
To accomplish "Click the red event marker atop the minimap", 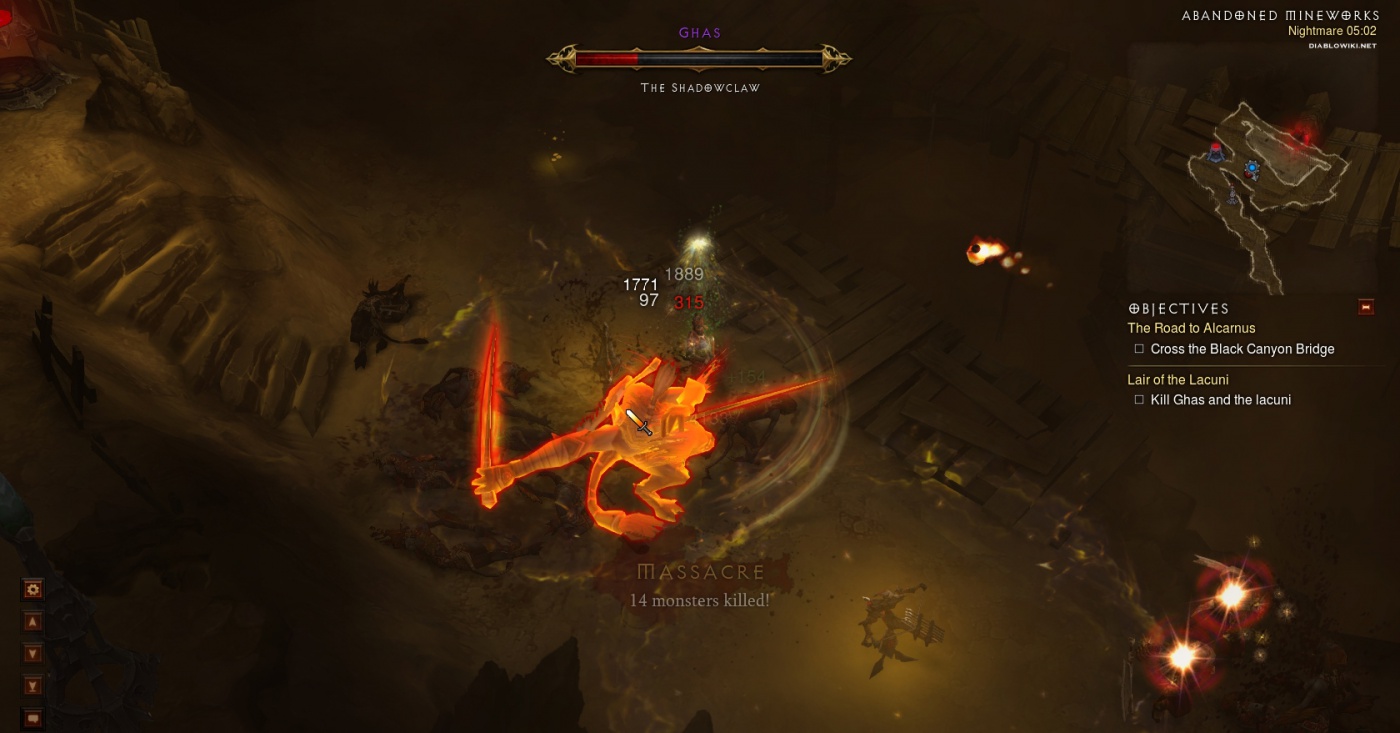I will tap(1302, 134).
